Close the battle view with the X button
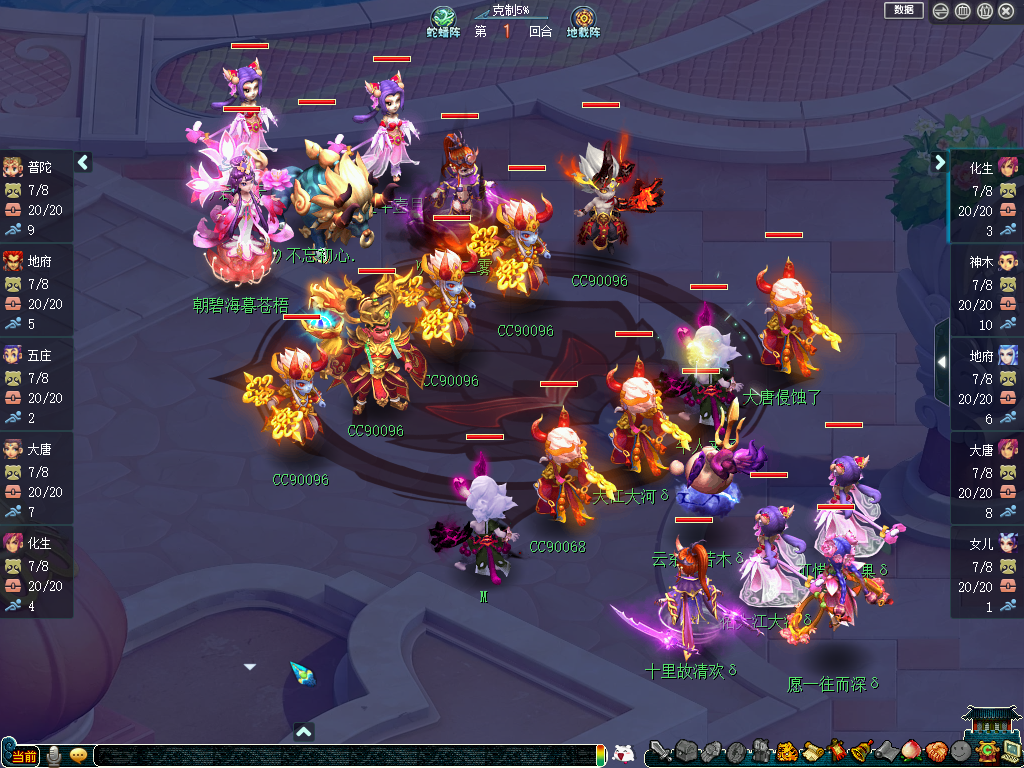 point(1006,11)
